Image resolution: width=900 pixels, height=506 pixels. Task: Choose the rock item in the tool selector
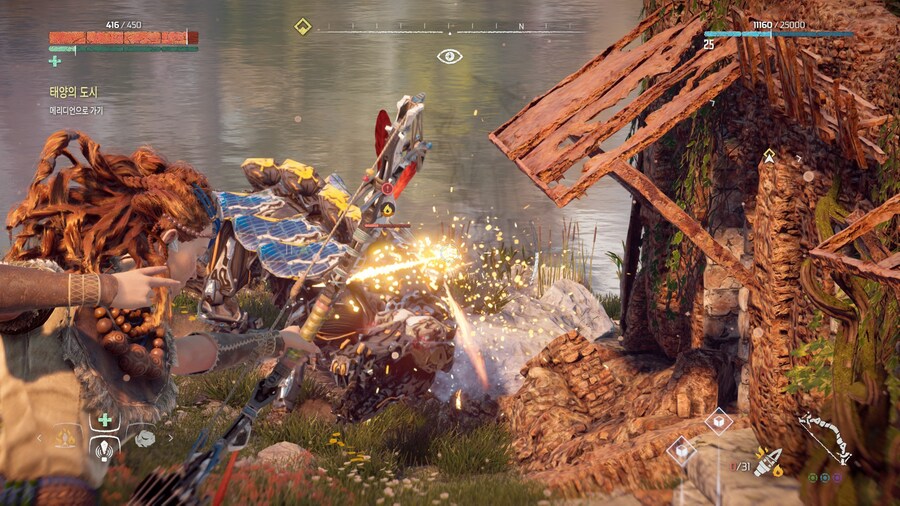click(x=145, y=438)
